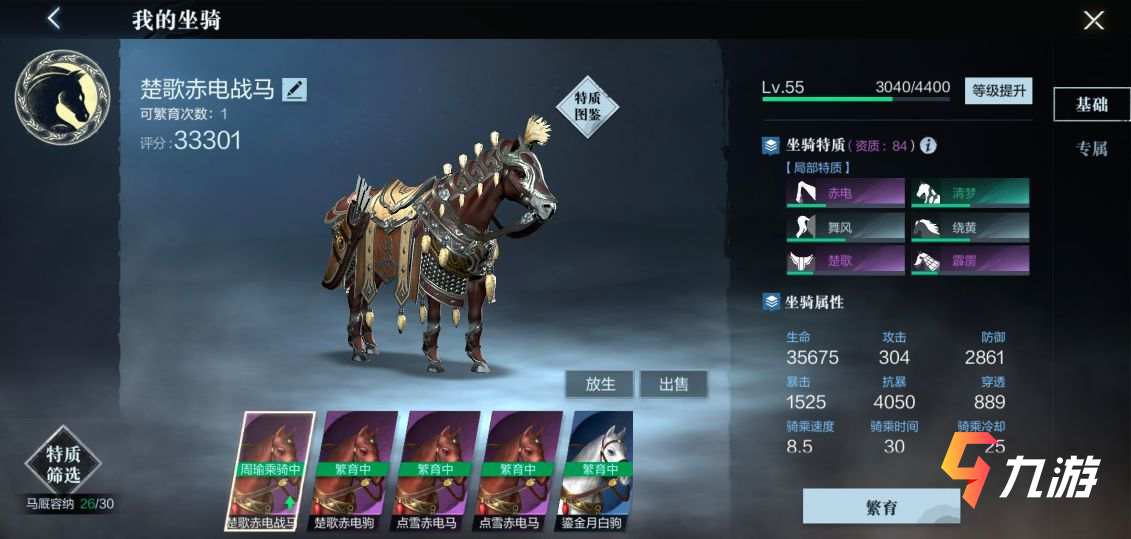Select the 绕黄 trait
1131x539 pixels.
[969, 227]
